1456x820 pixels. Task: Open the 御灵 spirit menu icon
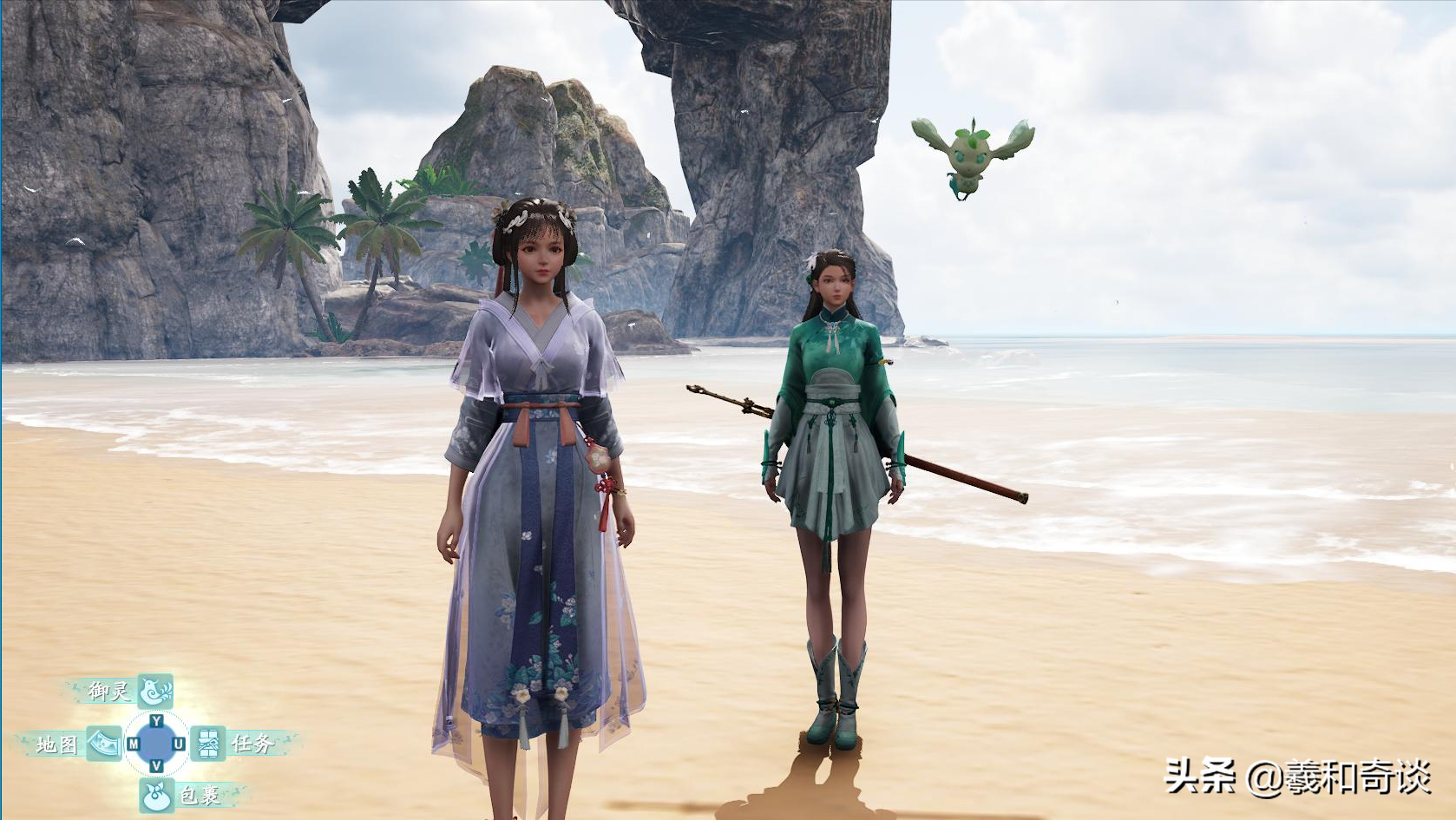(x=156, y=691)
